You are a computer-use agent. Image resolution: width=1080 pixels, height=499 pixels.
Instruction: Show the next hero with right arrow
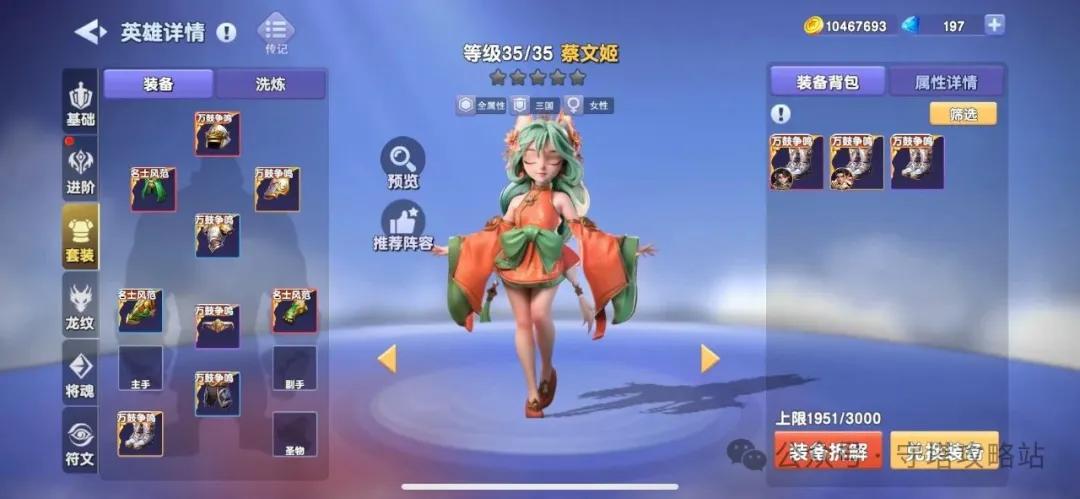(710, 358)
